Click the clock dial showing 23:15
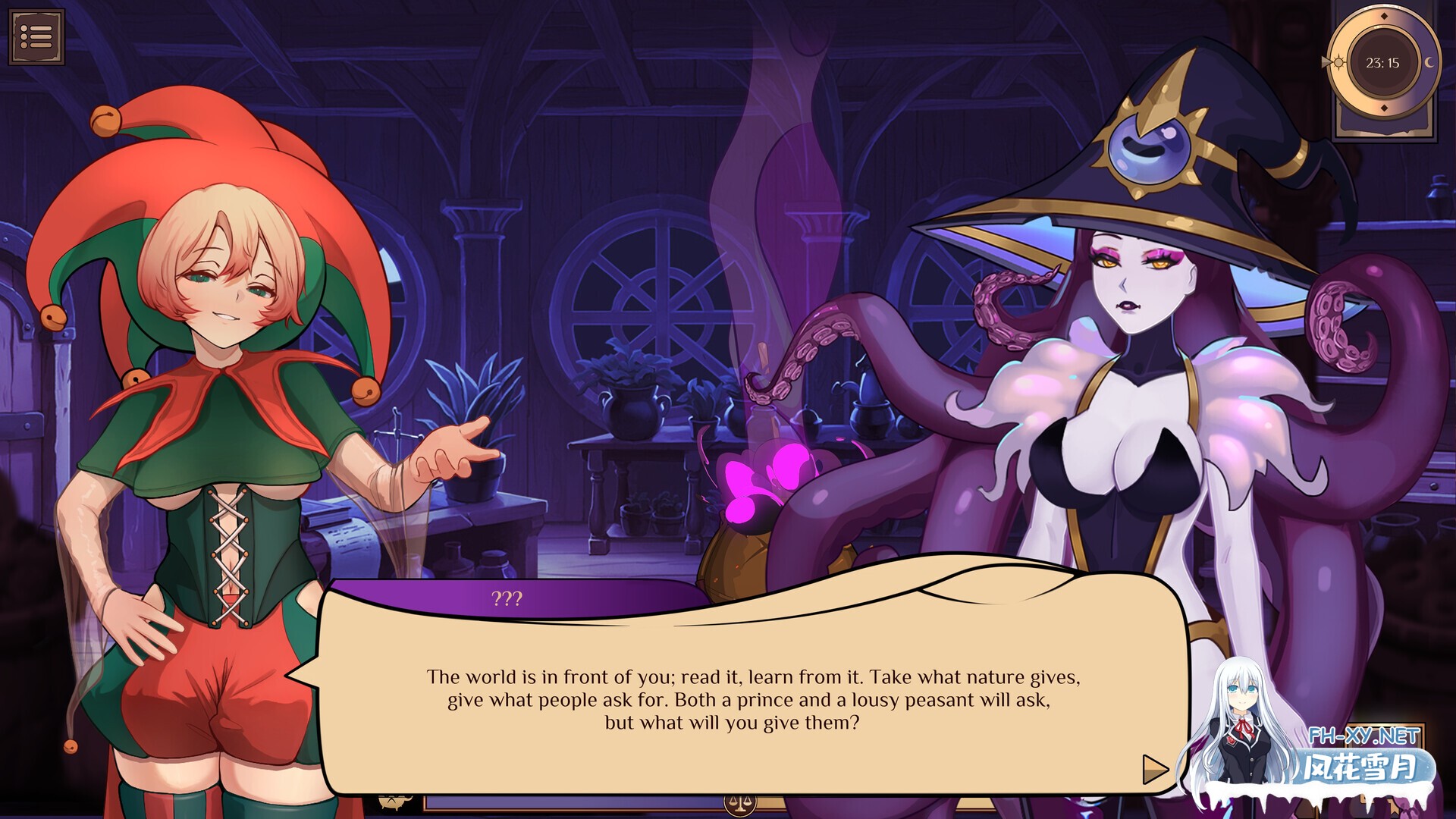This screenshot has width=1456, height=819. pyautogui.click(x=1383, y=63)
